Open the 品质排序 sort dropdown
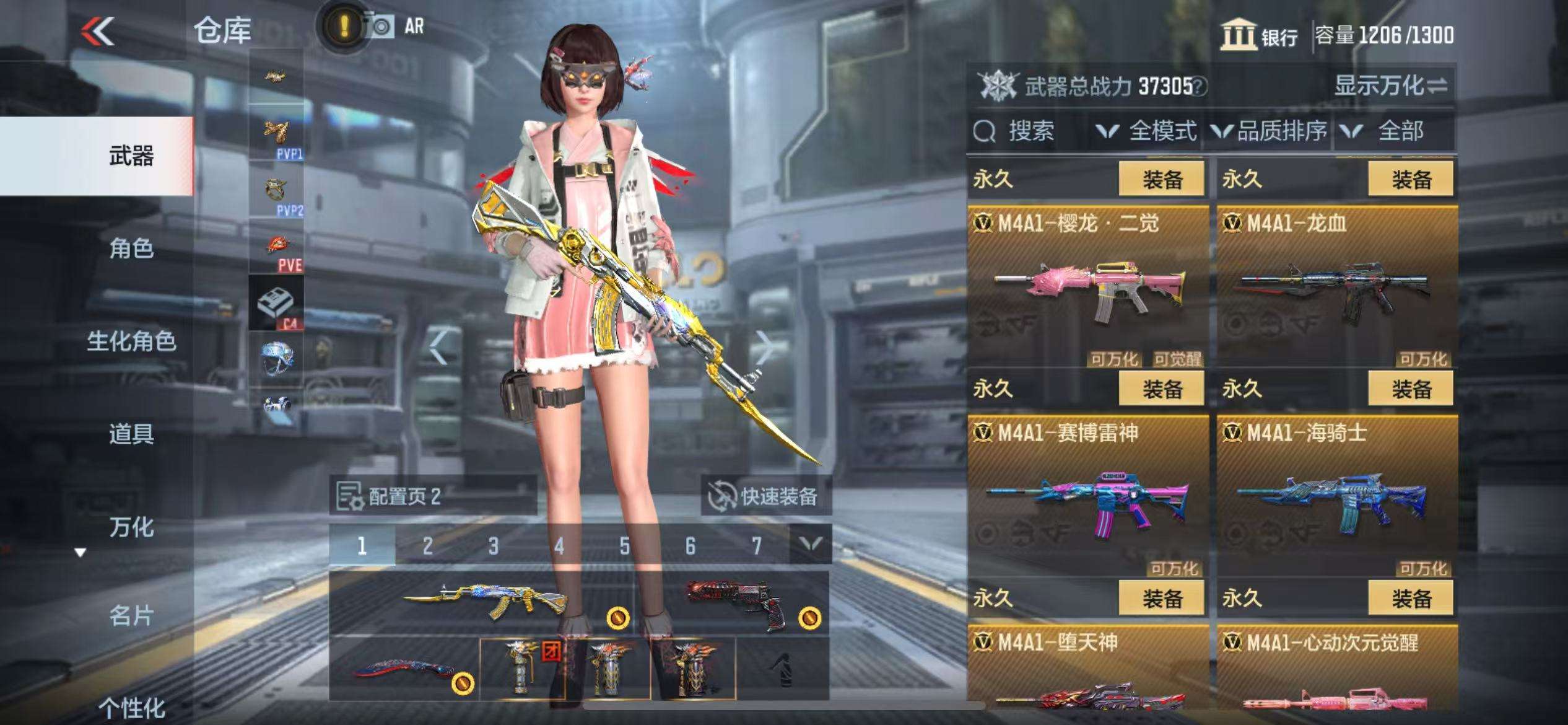The width and height of the screenshot is (1568, 725). click(x=1270, y=131)
